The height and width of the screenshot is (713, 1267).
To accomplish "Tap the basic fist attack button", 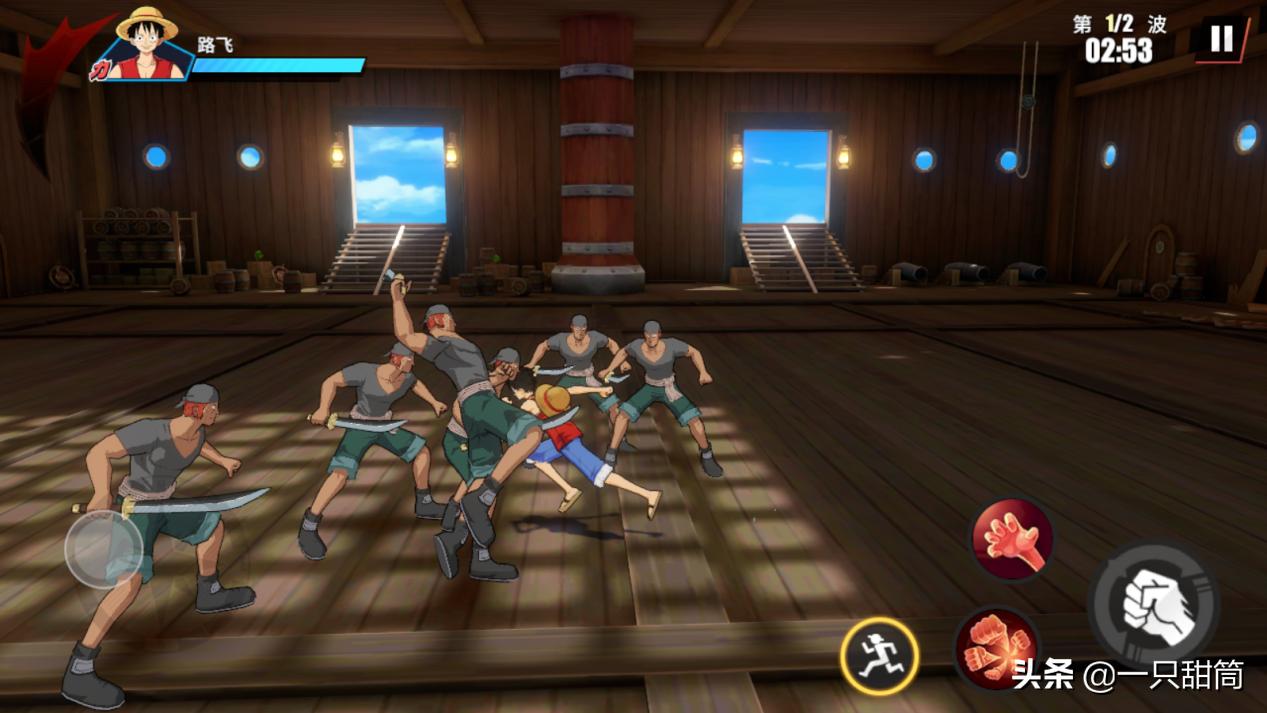I will point(1153,603).
